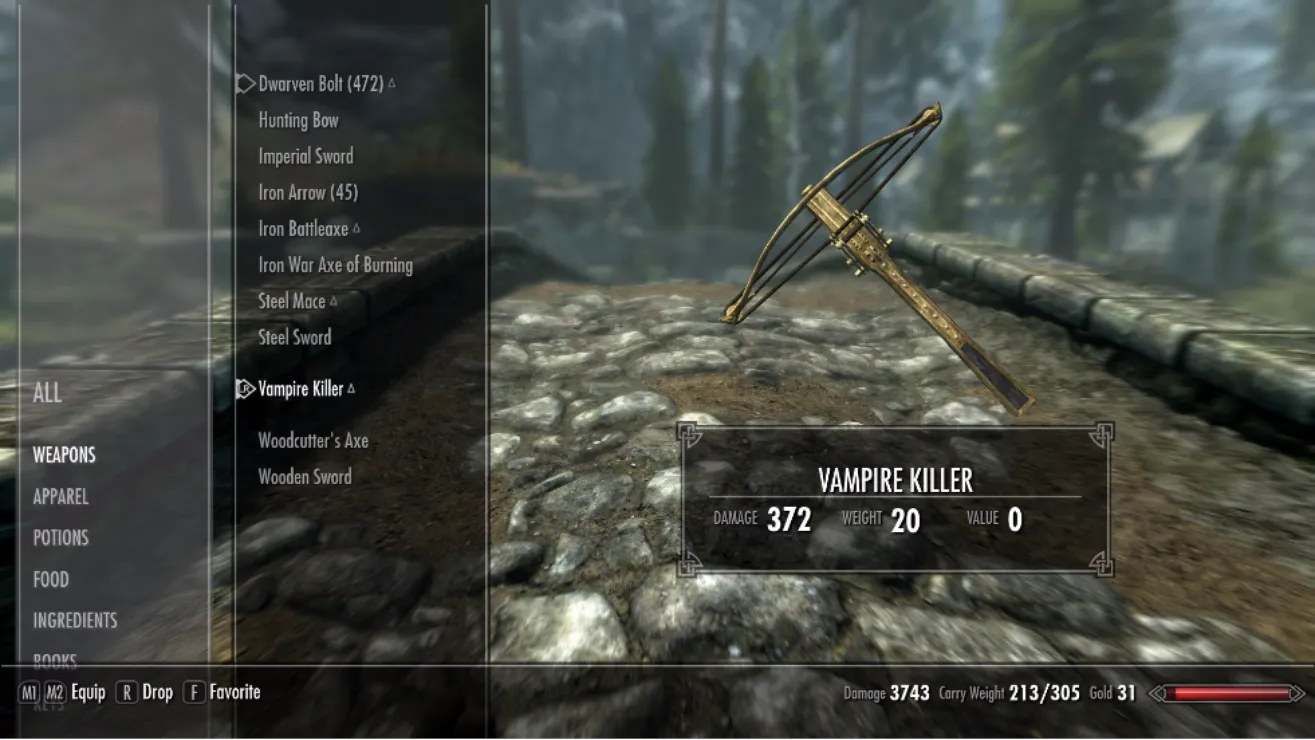Show the POTIONS category

[x=61, y=538]
